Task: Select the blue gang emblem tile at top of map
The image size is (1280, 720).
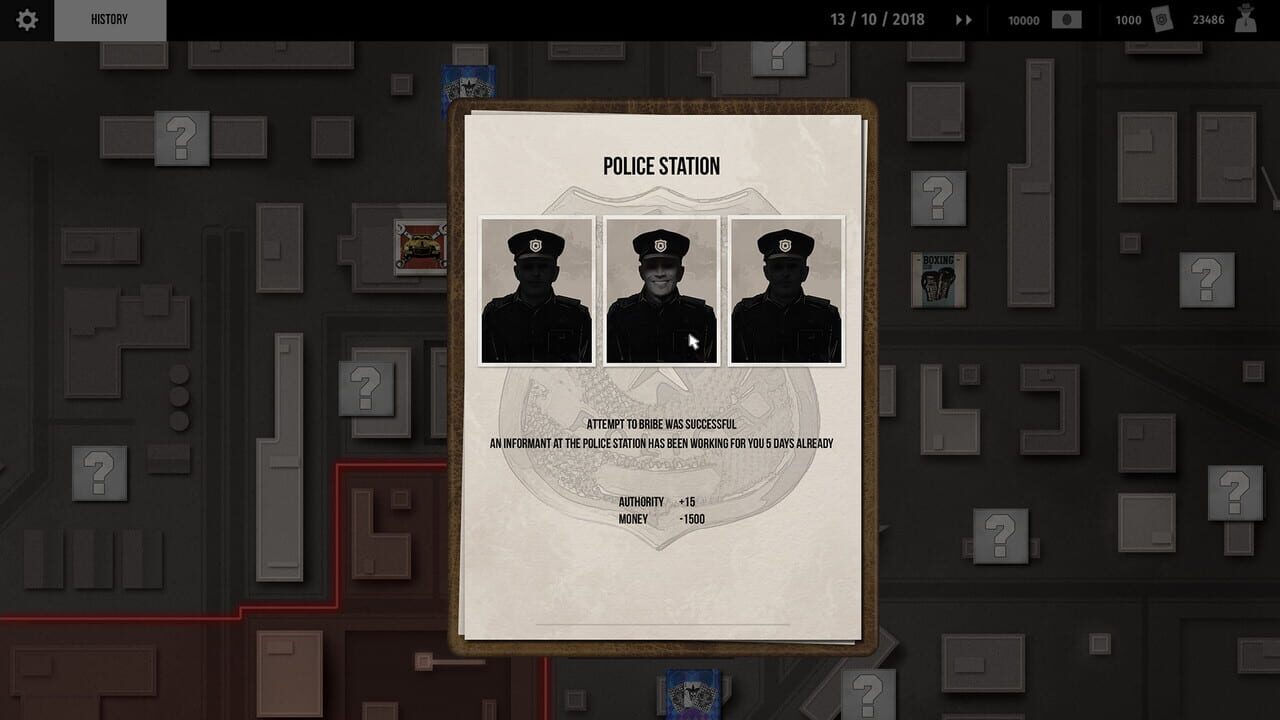Action: tap(470, 85)
